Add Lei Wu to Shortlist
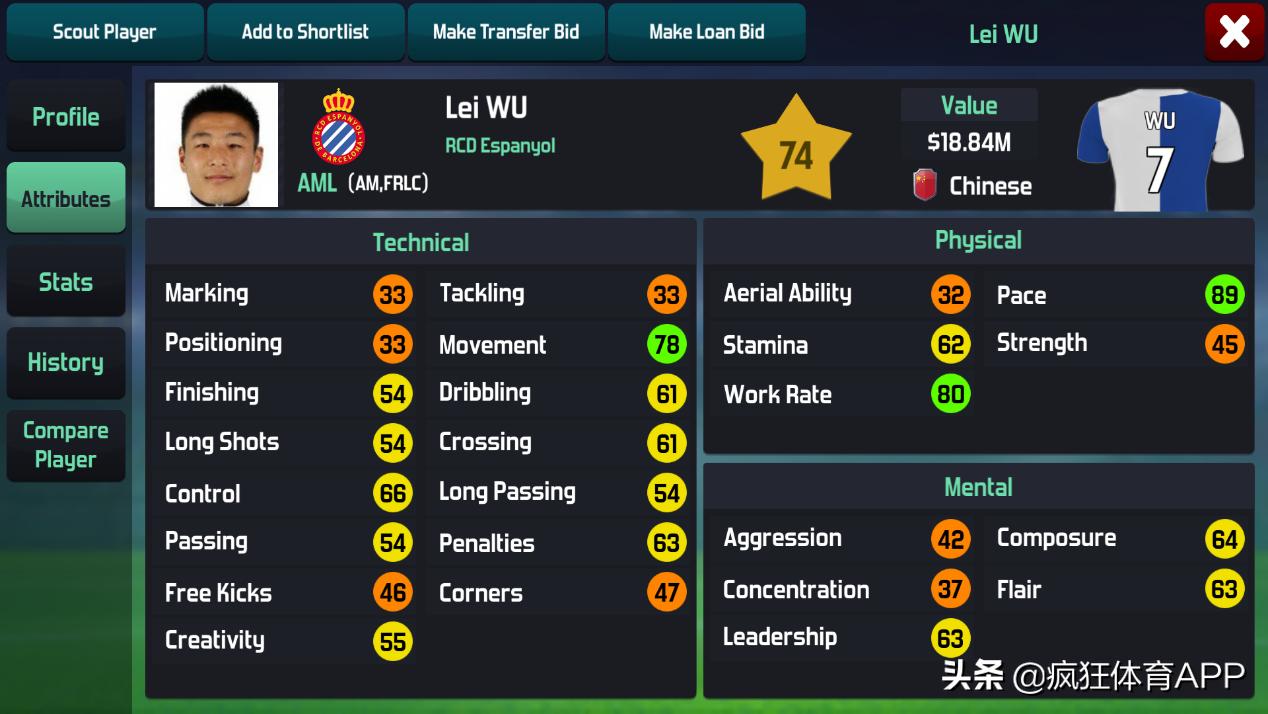The height and width of the screenshot is (714, 1268). pyautogui.click(x=305, y=32)
